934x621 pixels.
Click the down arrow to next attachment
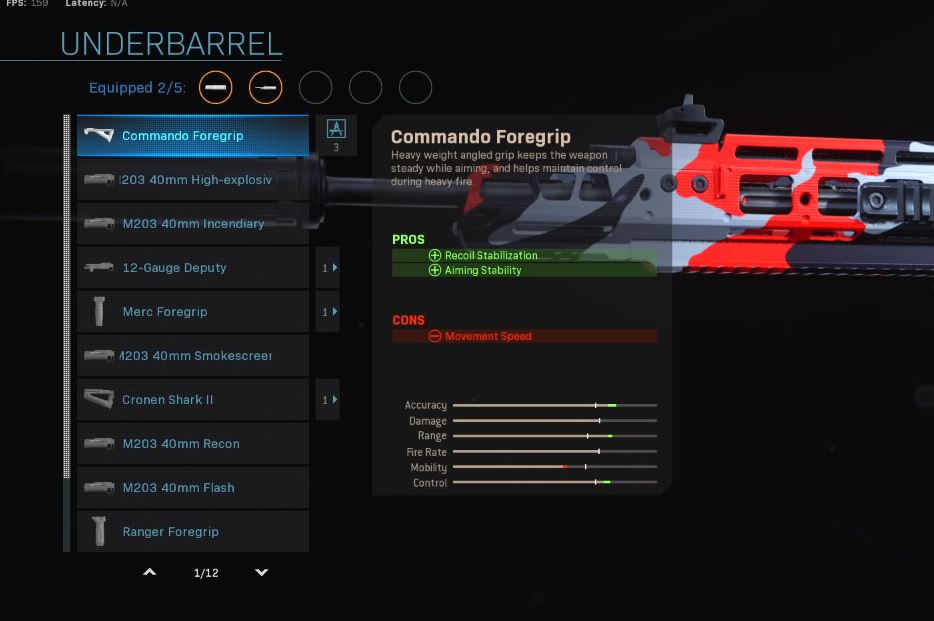(x=262, y=573)
